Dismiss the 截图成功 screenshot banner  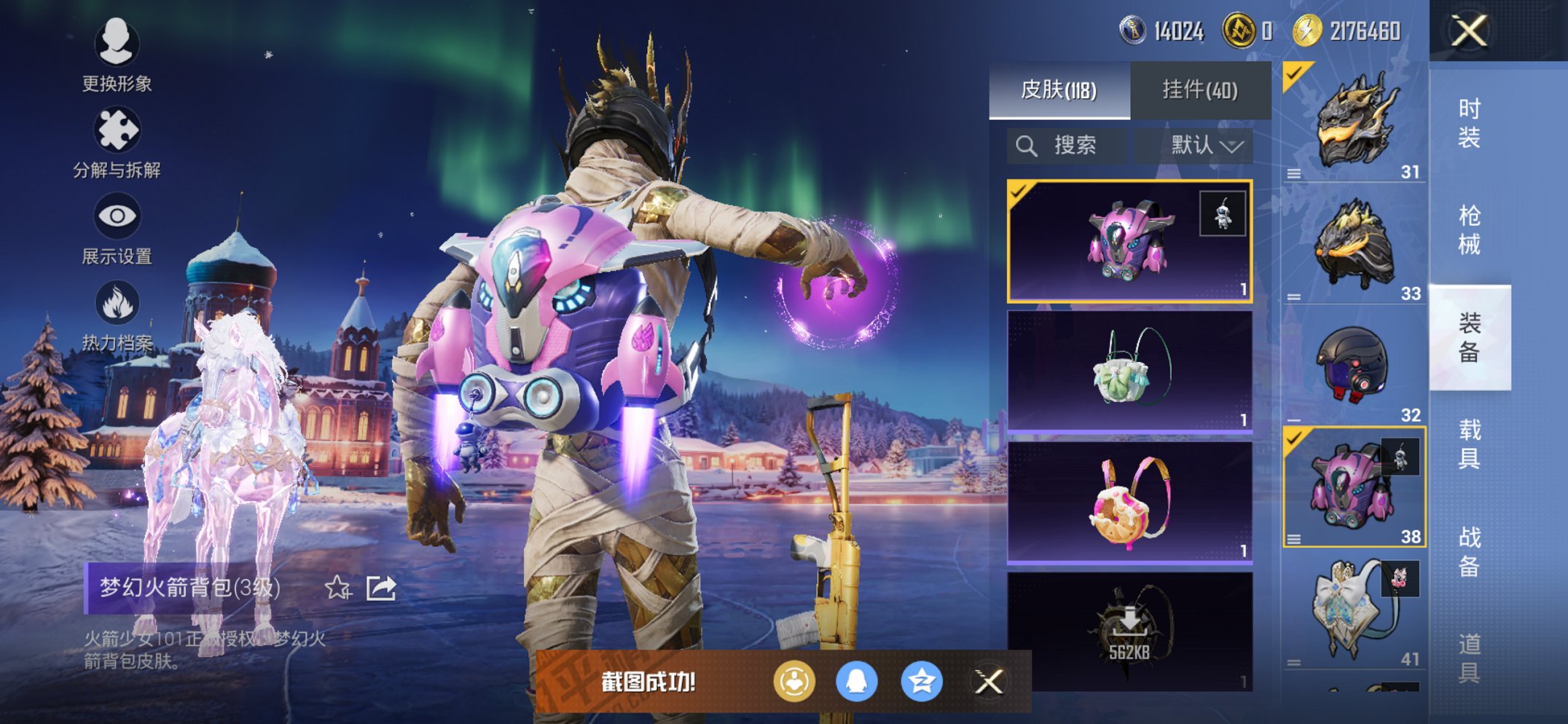click(x=989, y=682)
